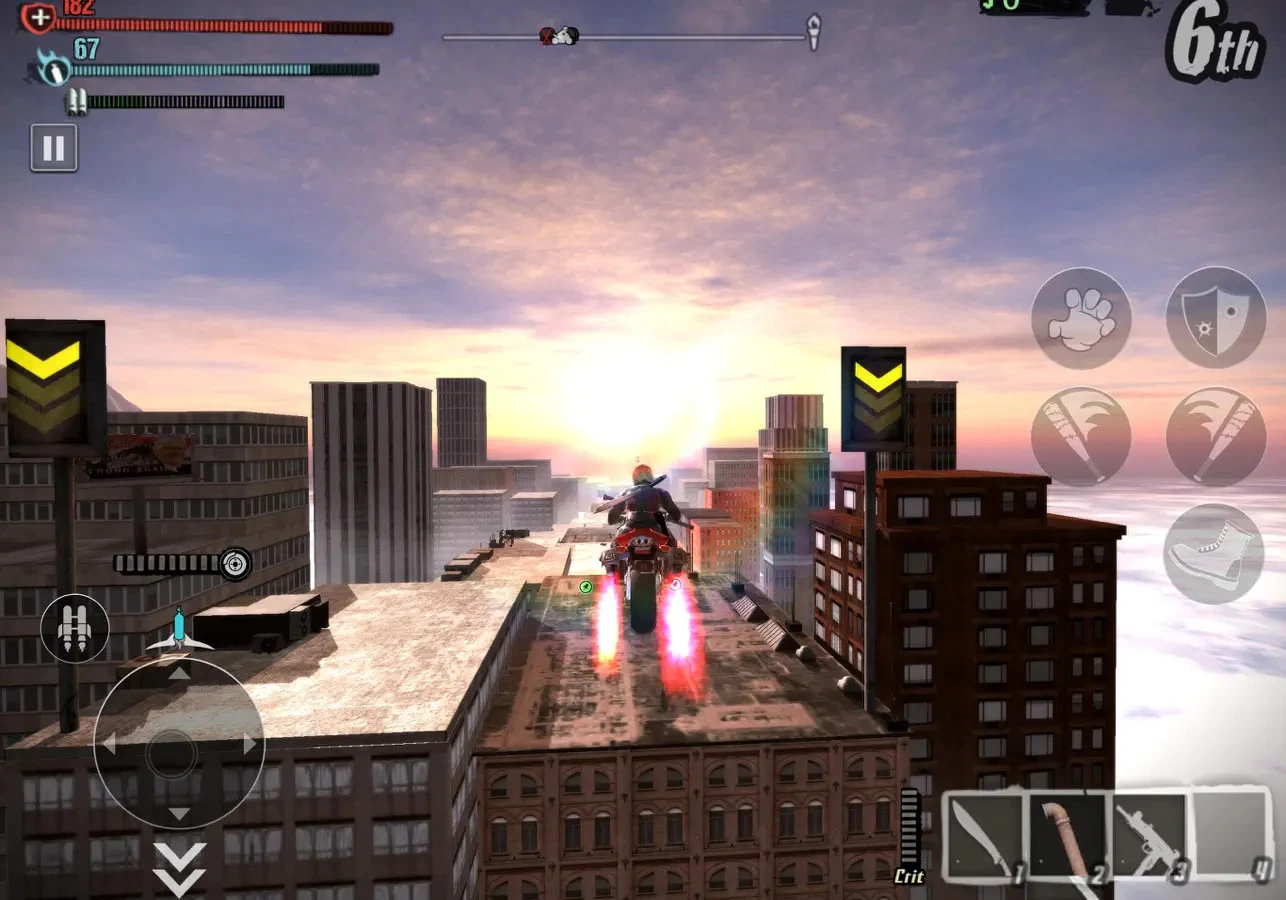
Task: Click the center knob of the virtual joystick
Action: pos(172,754)
